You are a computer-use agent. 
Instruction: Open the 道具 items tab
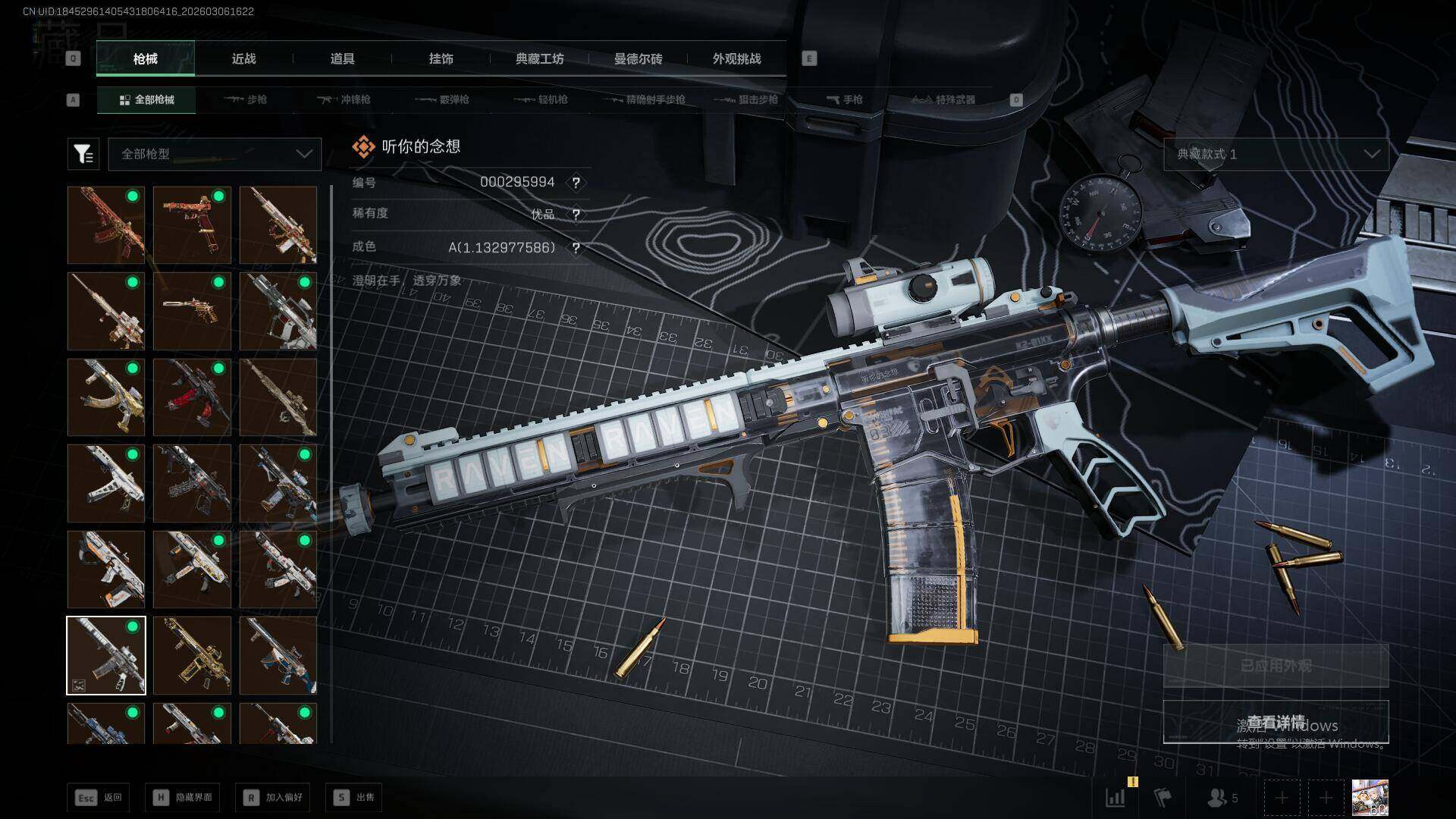coord(342,58)
